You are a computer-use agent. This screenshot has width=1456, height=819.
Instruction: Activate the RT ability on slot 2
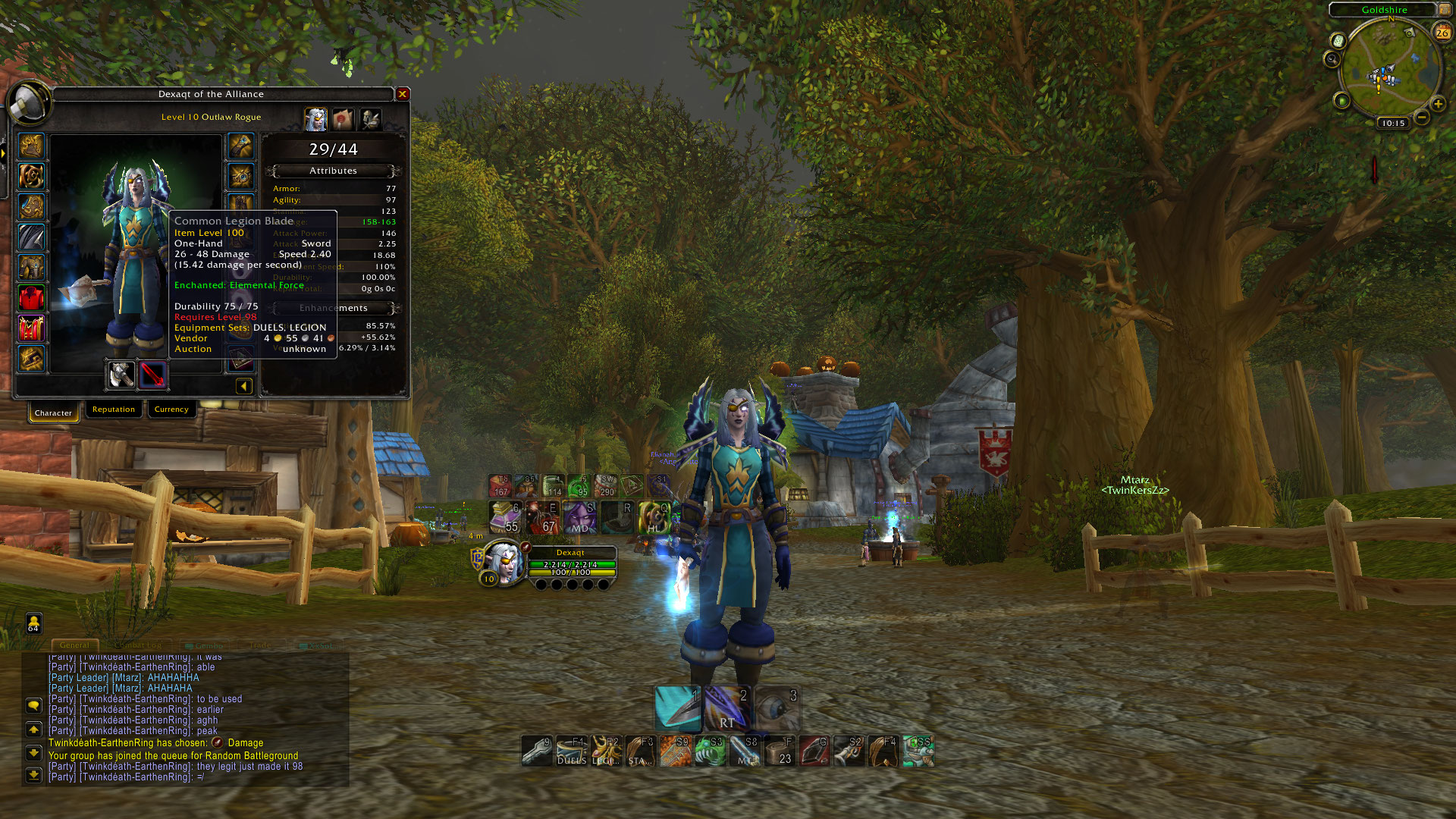727,709
